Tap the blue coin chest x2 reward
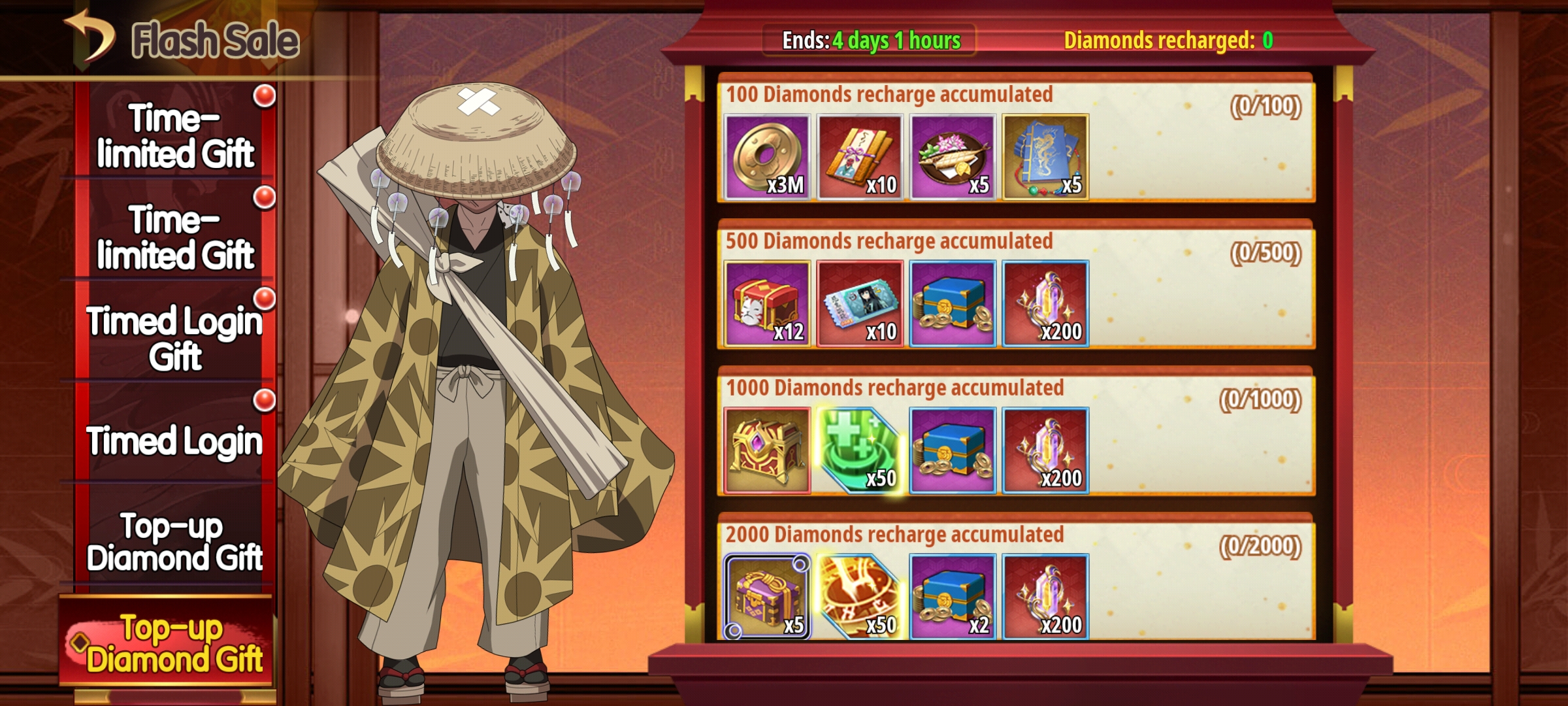This screenshot has height=706, width=1568. [x=953, y=597]
